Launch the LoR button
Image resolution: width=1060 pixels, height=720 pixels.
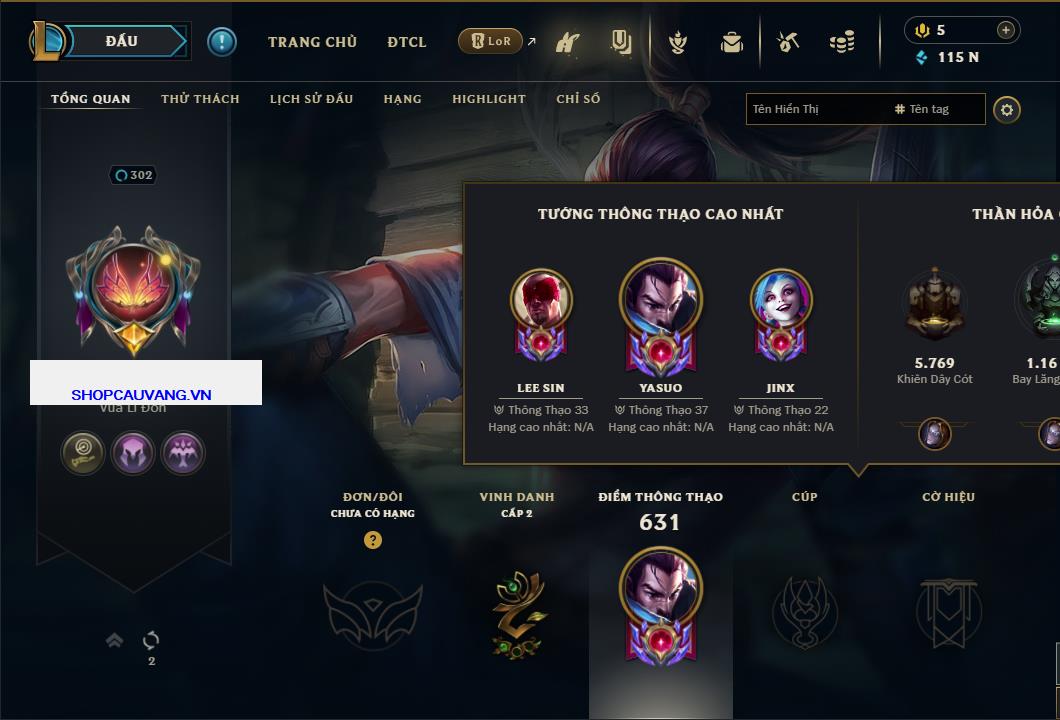(492, 42)
